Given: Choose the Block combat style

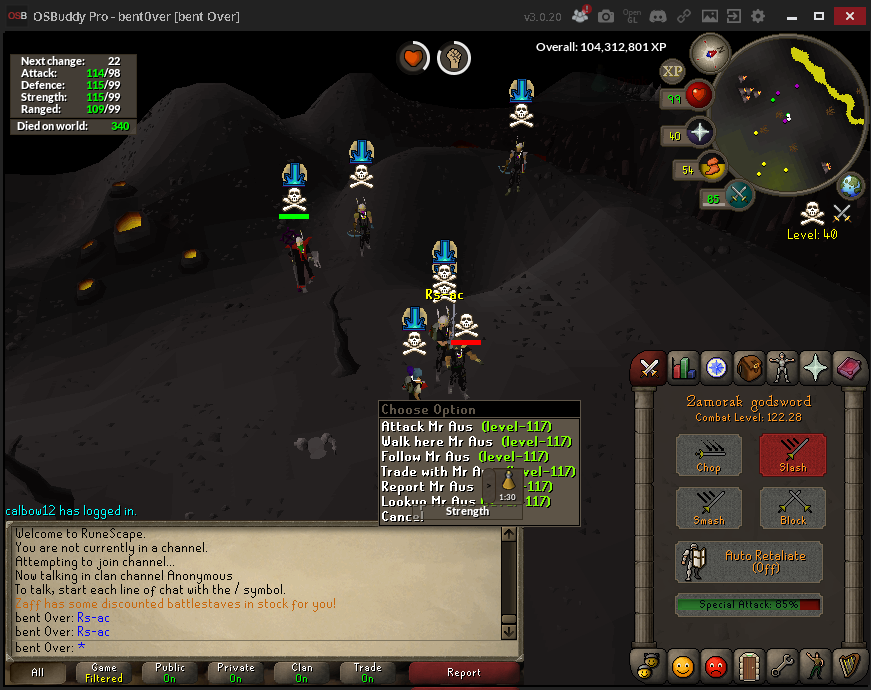Looking at the screenshot, I should click(x=792, y=507).
